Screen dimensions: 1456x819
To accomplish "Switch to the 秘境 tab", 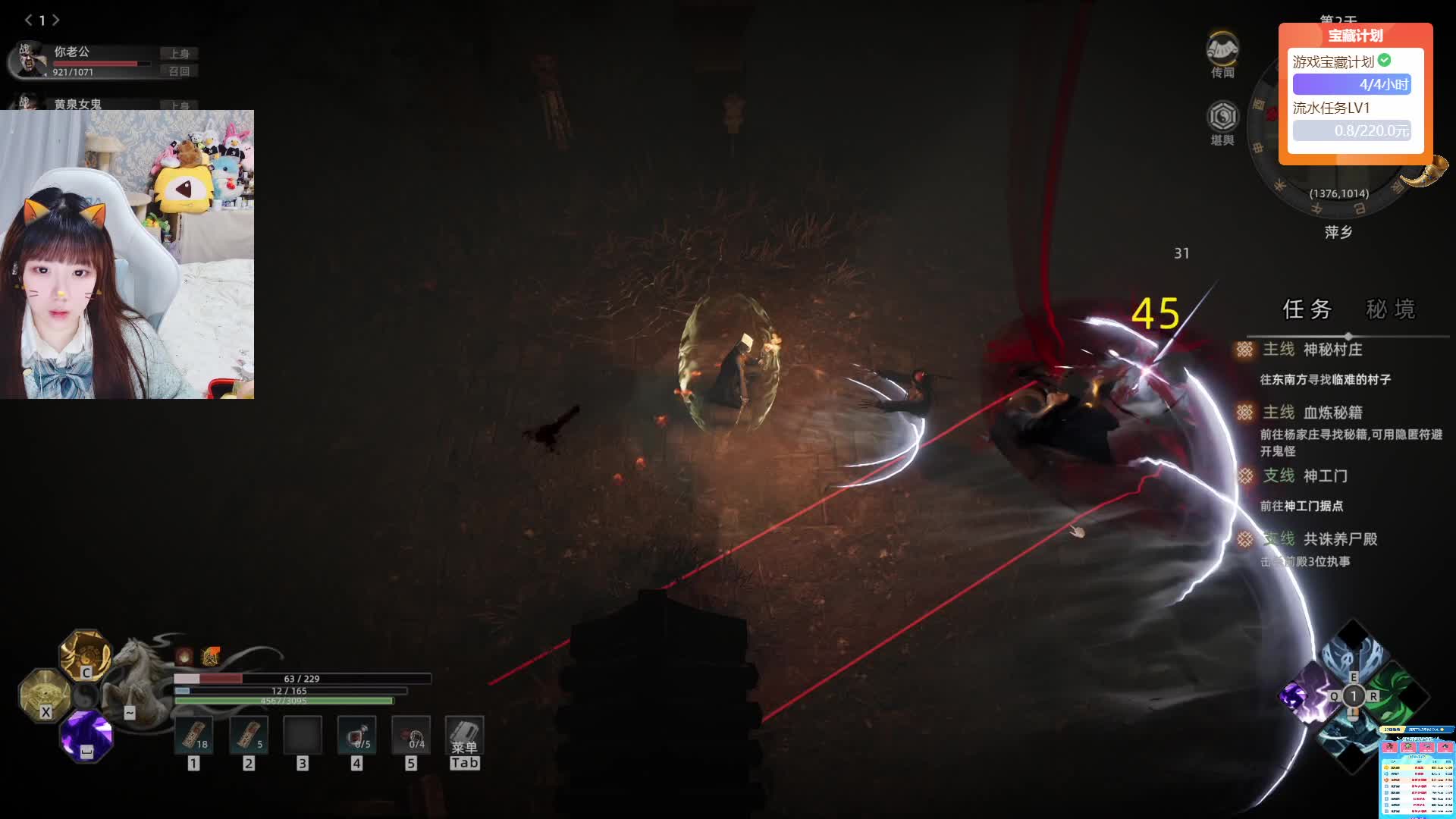I will click(x=1390, y=309).
